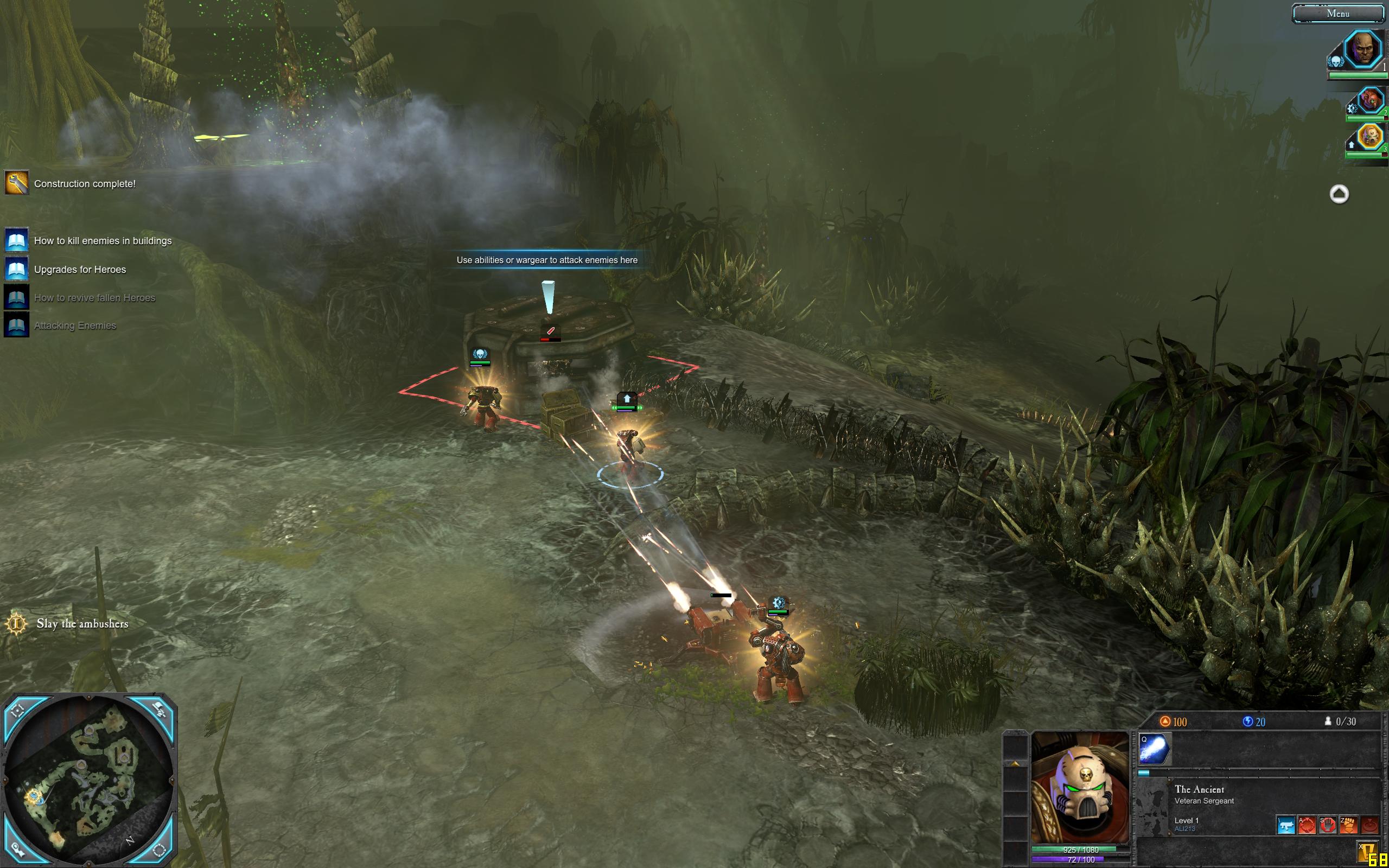View the 'How to revive fallen Heroes' tip
Screen dimensions: 1389x868
coord(94,297)
